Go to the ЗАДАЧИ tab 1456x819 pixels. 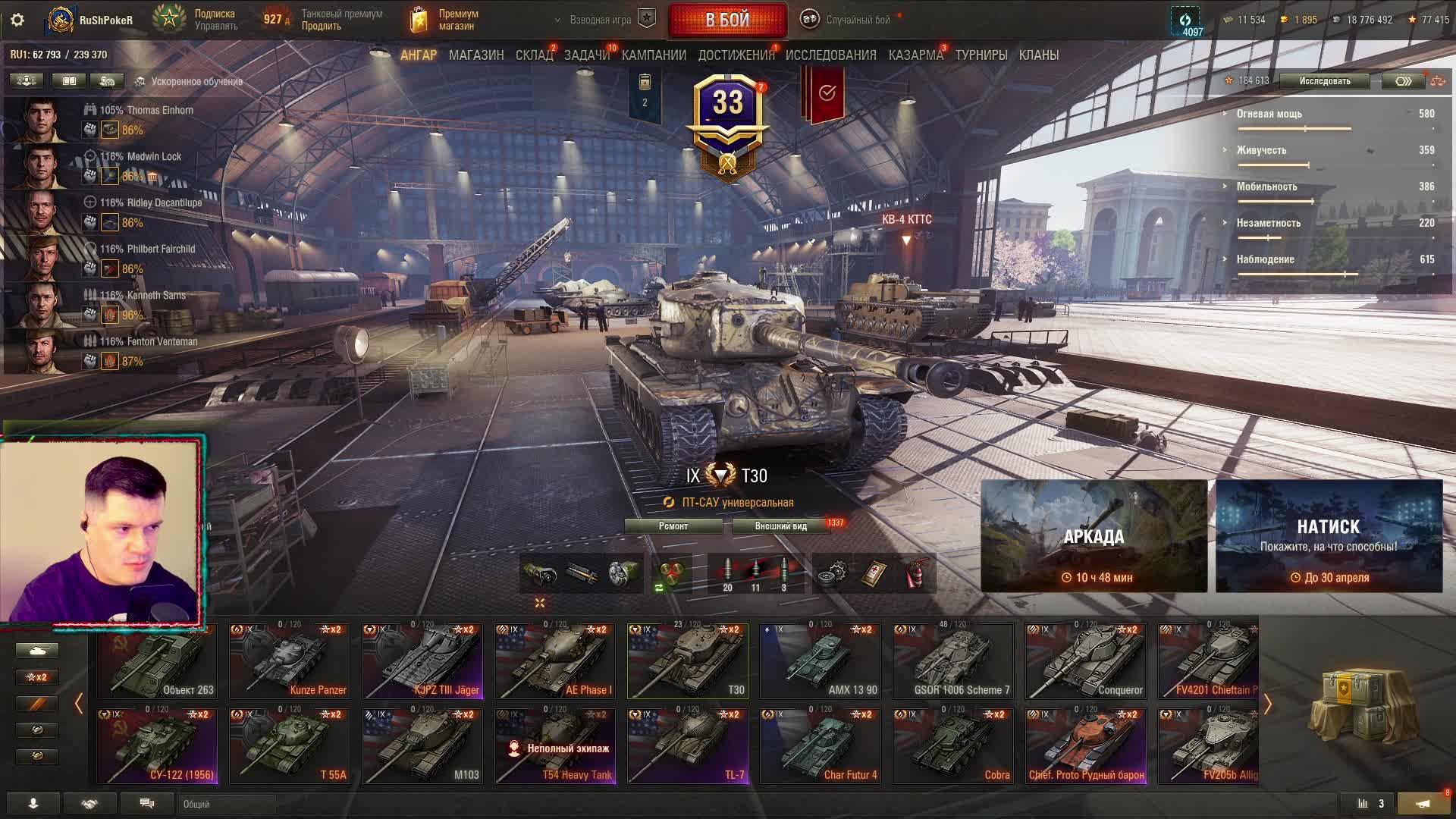coord(587,55)
